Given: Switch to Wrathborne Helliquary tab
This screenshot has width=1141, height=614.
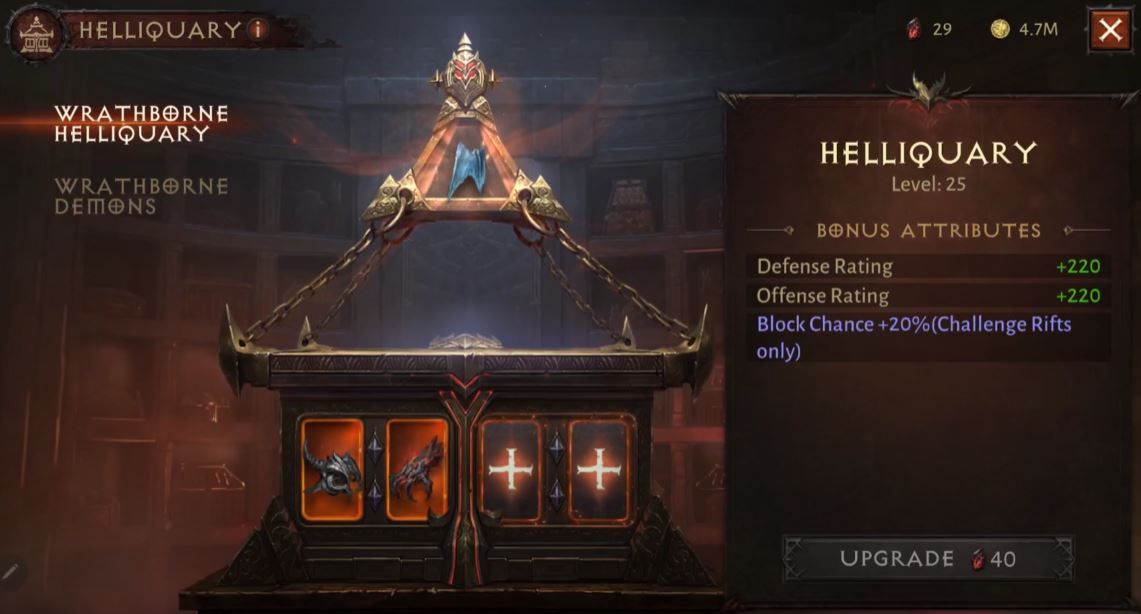Looking at the screenshot, I should pyautogui.click(x=141, y=123).
